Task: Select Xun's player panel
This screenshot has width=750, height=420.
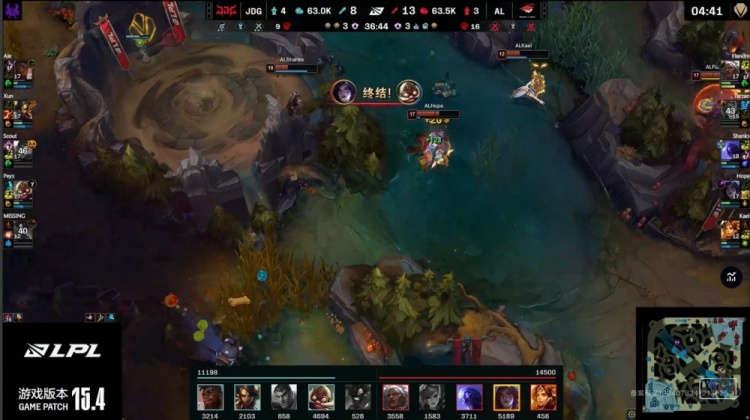Action: tap(18, 111)
